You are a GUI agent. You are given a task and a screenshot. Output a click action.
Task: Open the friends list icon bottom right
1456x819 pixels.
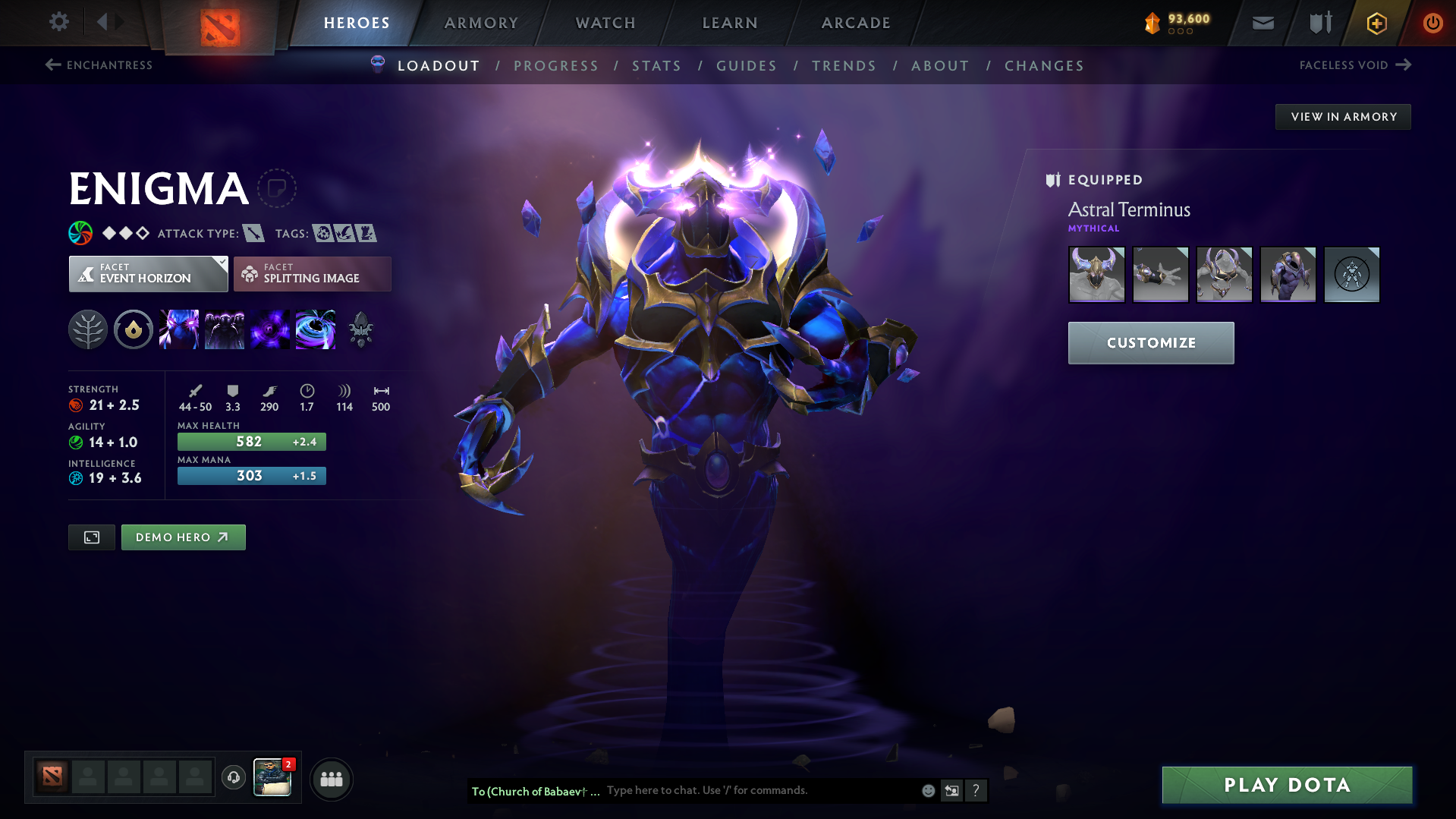(331, 778)
